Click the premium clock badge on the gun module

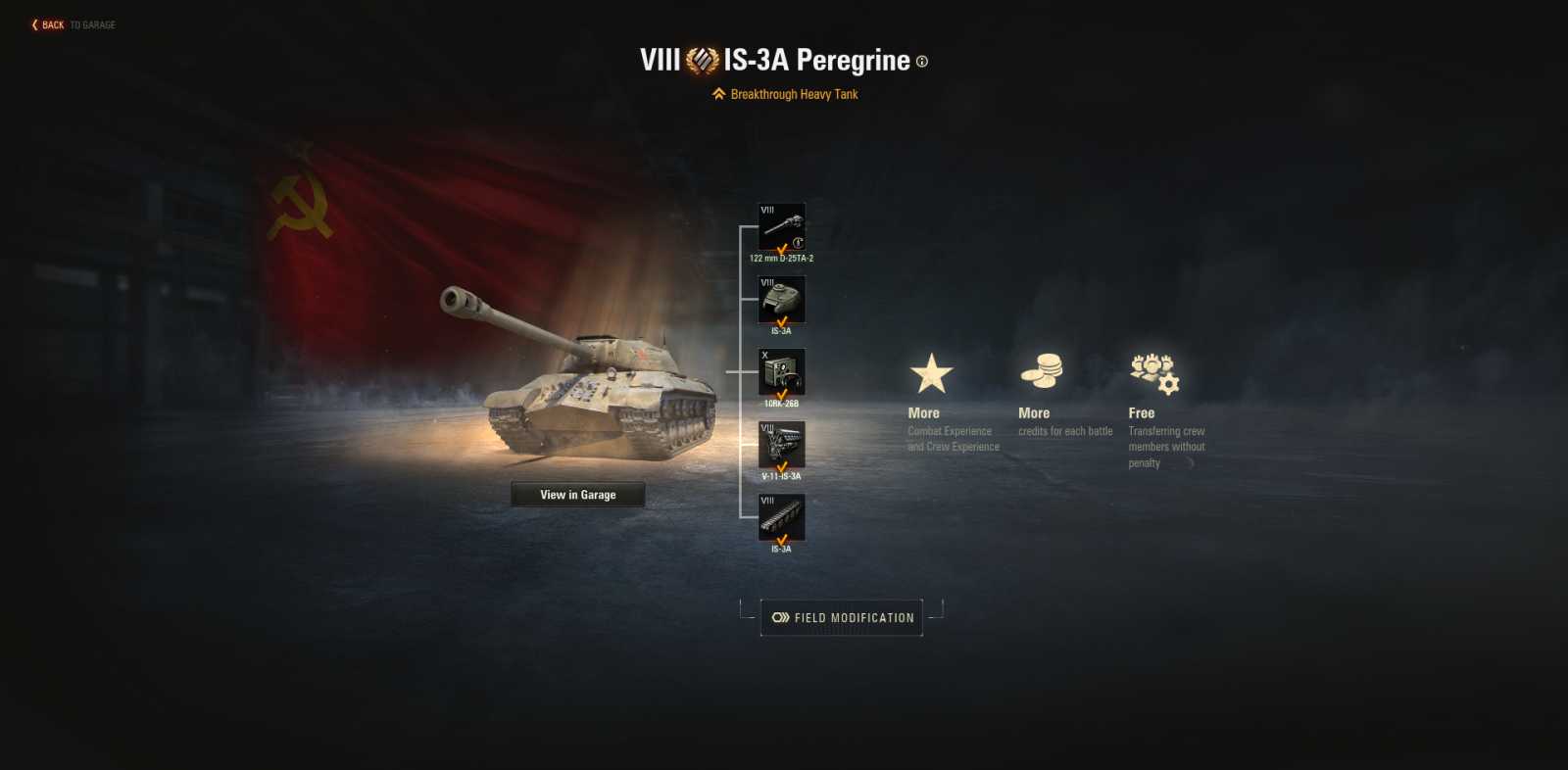click(x=798, y=240)
